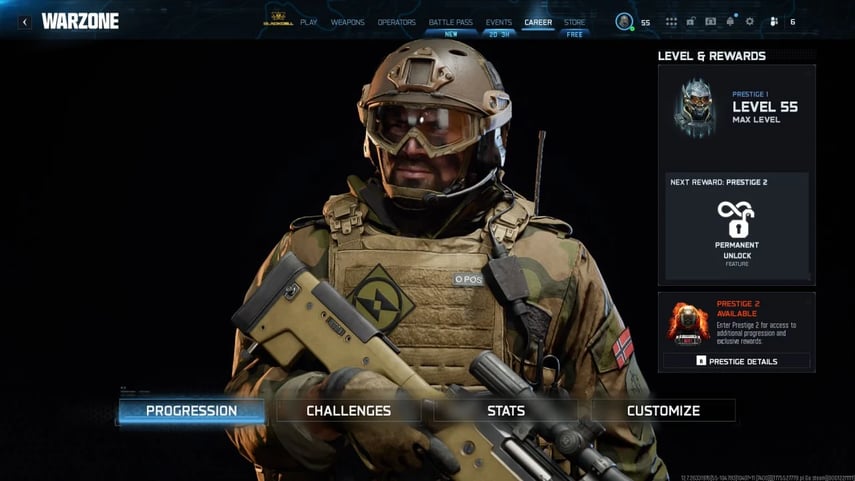Viewport: 855px width, 481px height.
Task: Click the Prestige 1 Level 55 rank card
Action: point(736,107)
